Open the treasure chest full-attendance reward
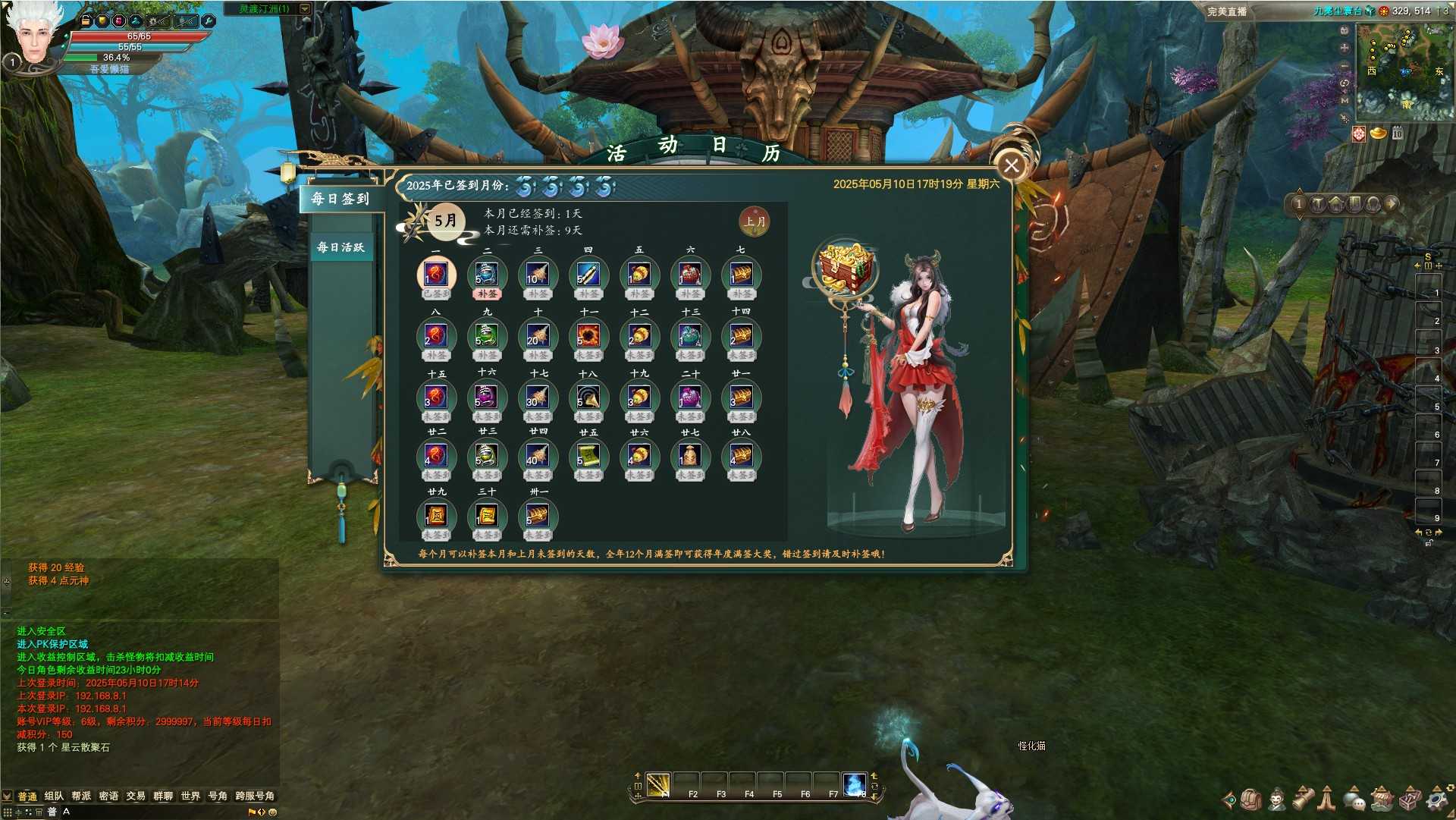This screenshot has width=1456, height=820. pyautogui.click(x=846, y=268)
